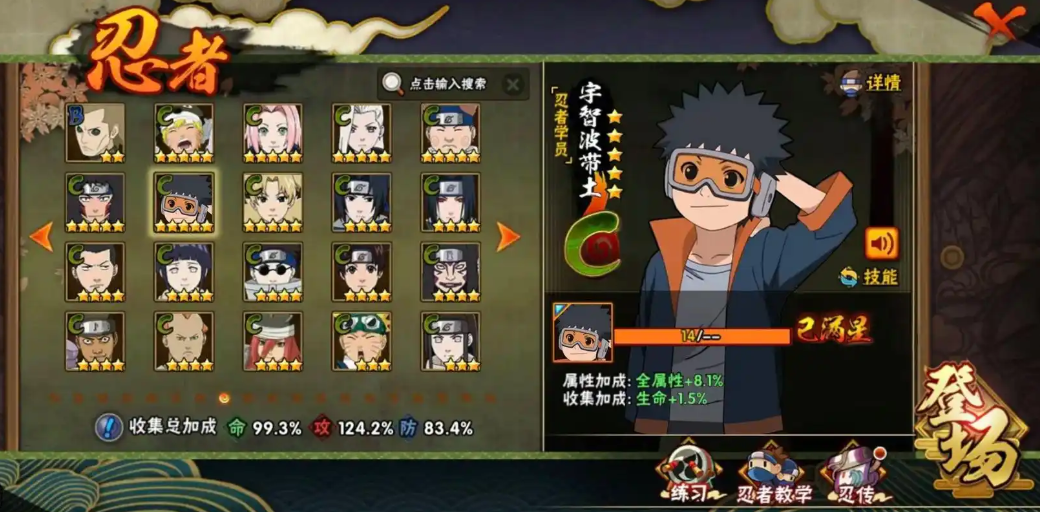Open the 详情 details button

click(x=871, y=82)
